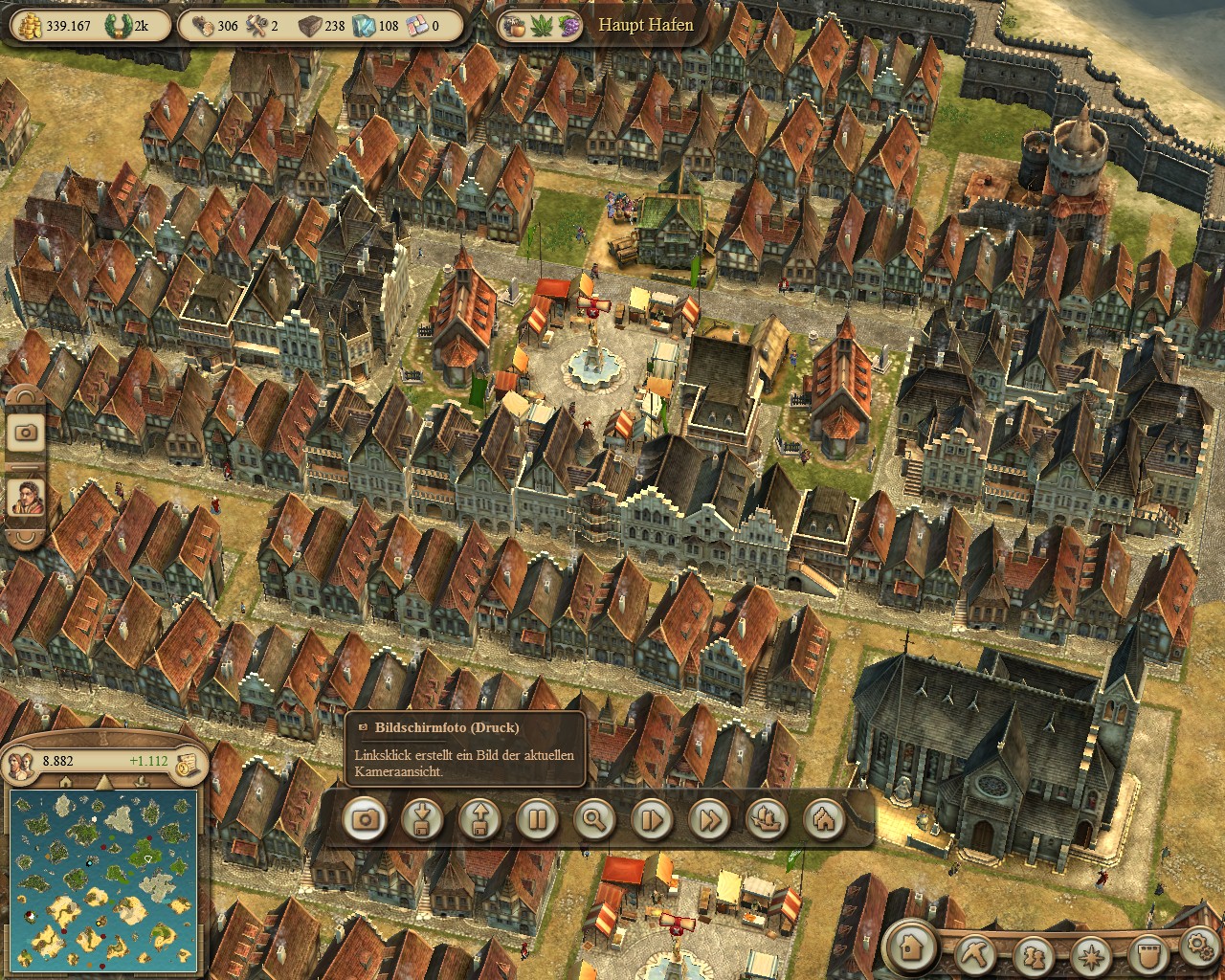Set game speed with the single fast-forward button
The height and width of the screenshot is (980, 1225).
652,819
